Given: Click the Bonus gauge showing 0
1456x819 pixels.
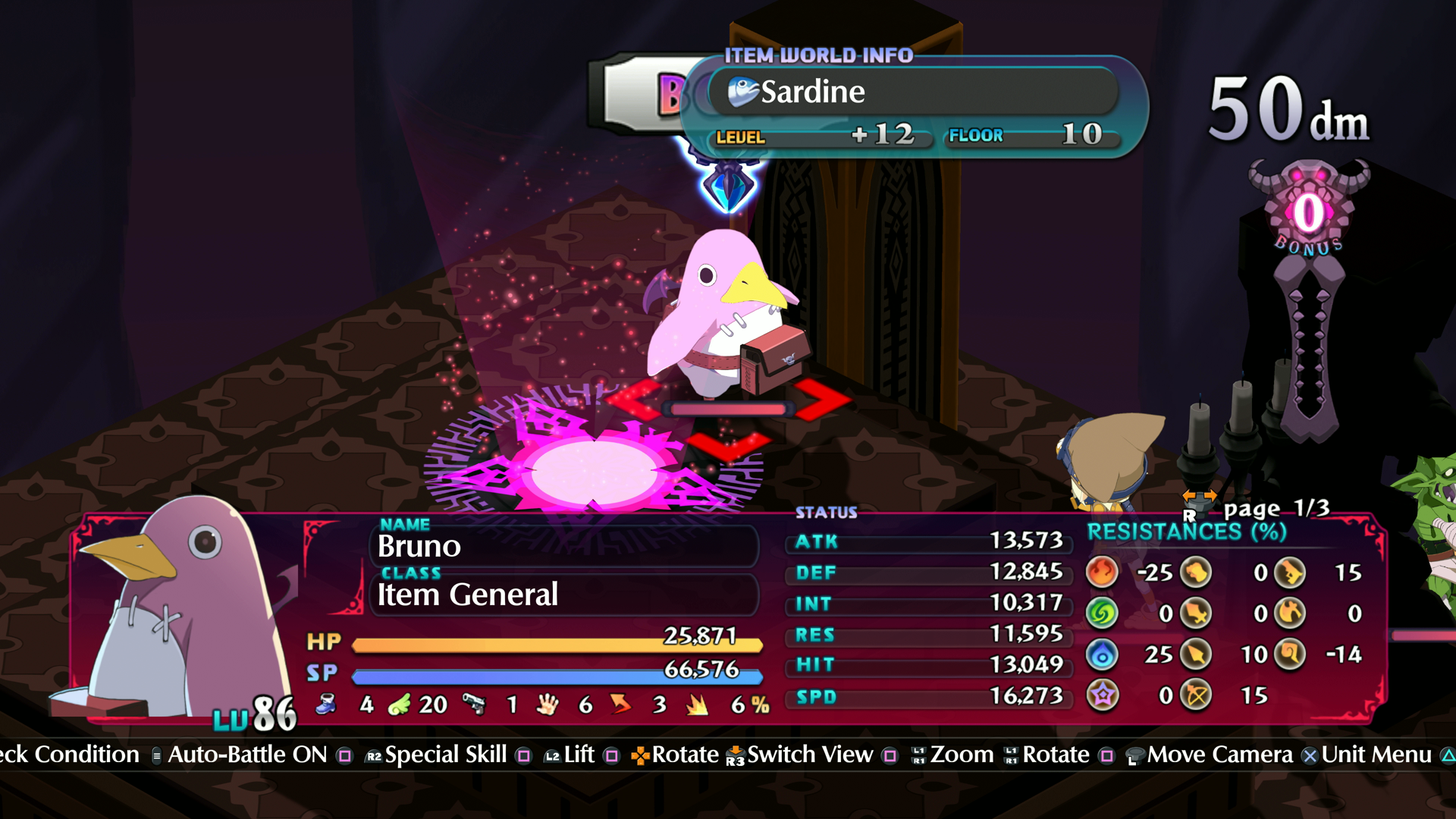Looking at the screenshot, I should 1307,212.
